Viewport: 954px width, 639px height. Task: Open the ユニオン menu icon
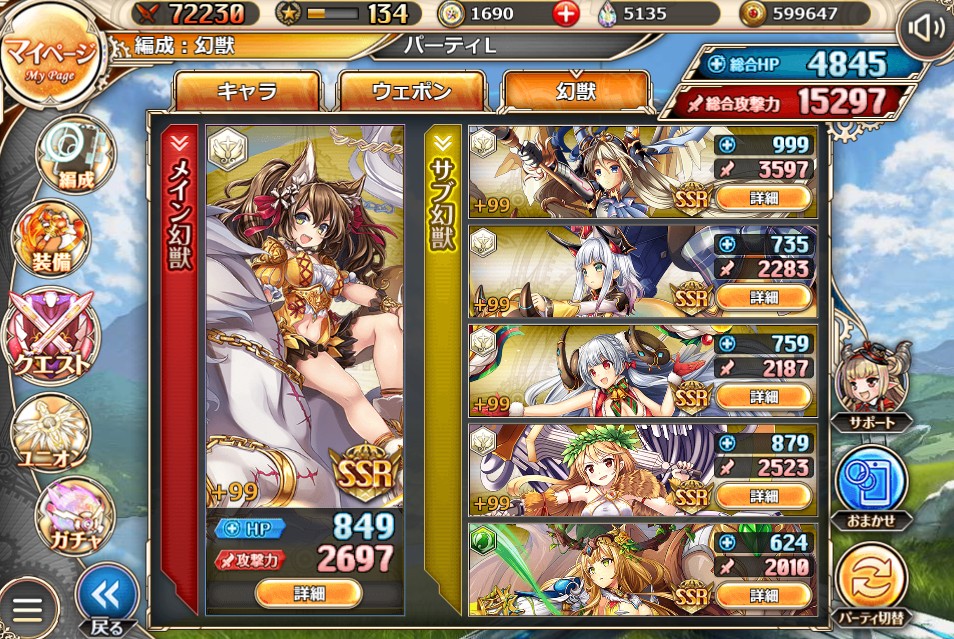click(50, 432)
